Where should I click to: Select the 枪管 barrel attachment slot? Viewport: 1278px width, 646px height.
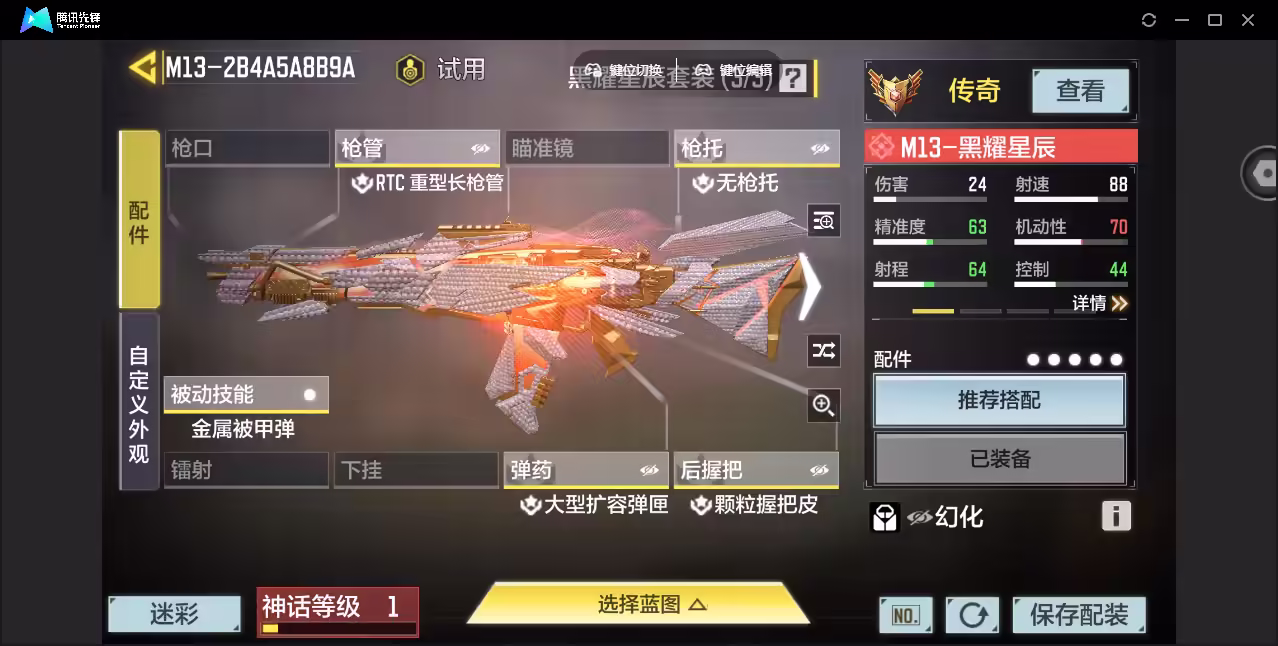(x=416, y=149)
